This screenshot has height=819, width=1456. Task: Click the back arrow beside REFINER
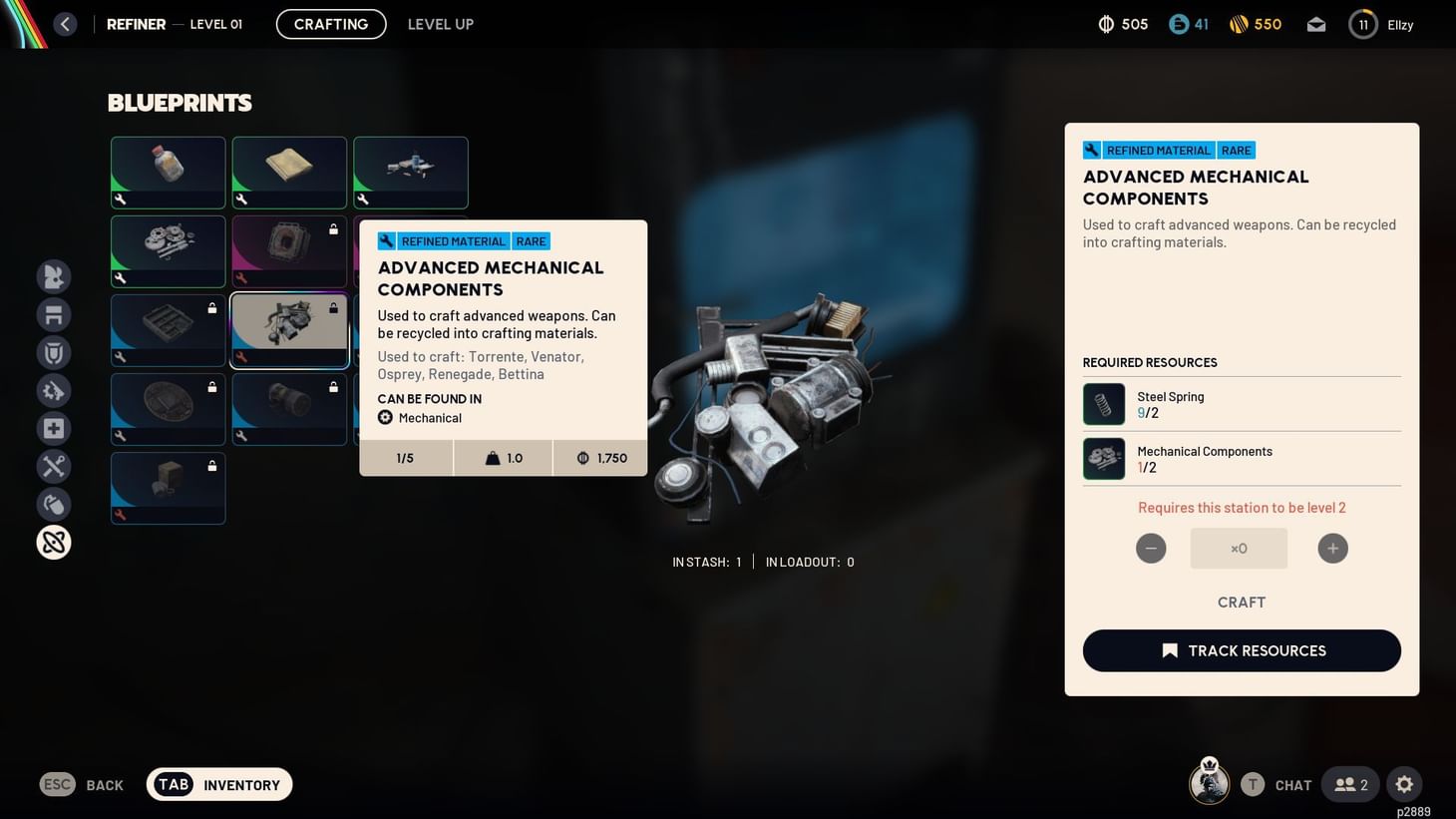(x=65, y=23)
